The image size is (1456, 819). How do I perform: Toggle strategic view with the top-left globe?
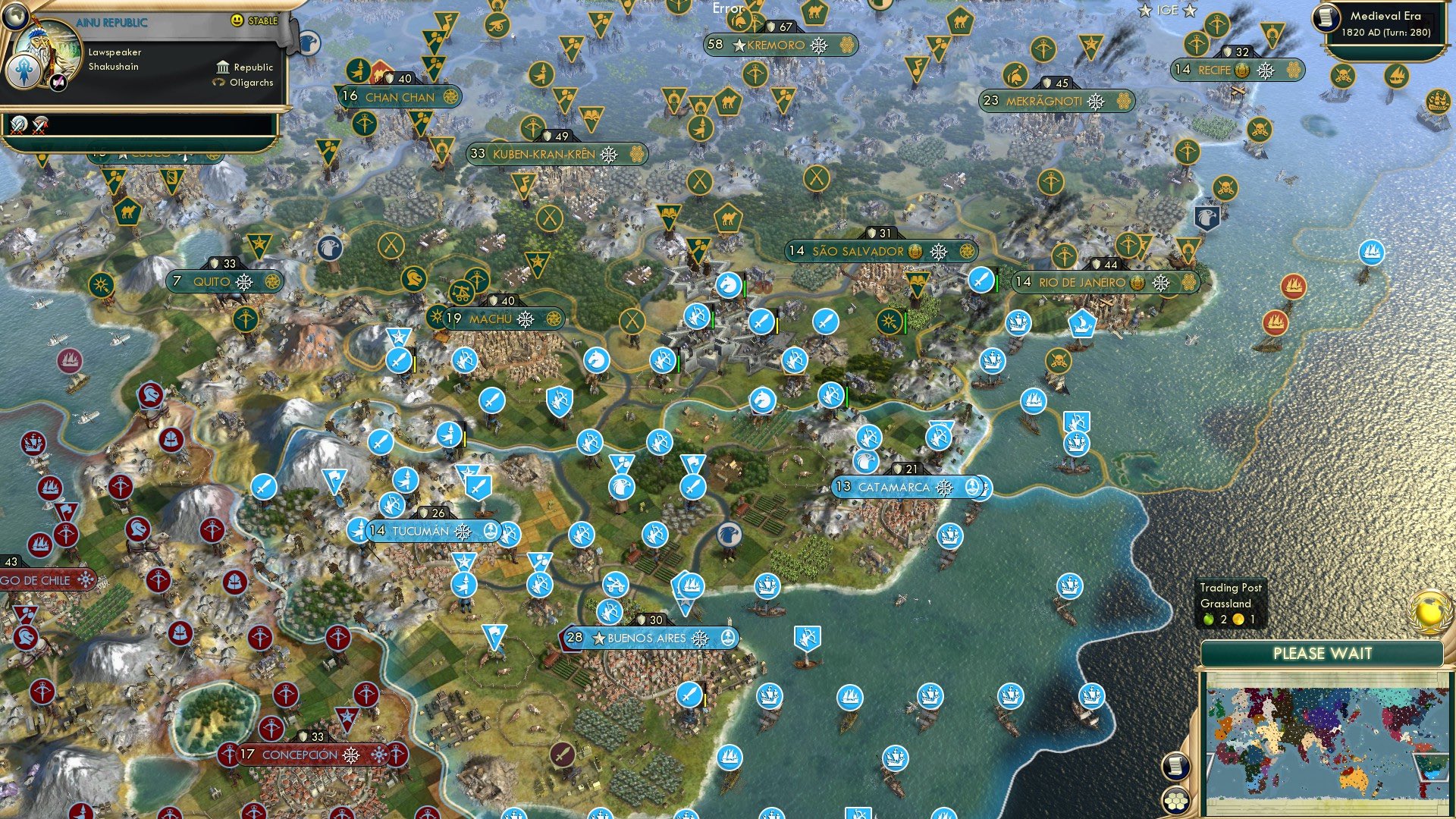coord(15,16)
